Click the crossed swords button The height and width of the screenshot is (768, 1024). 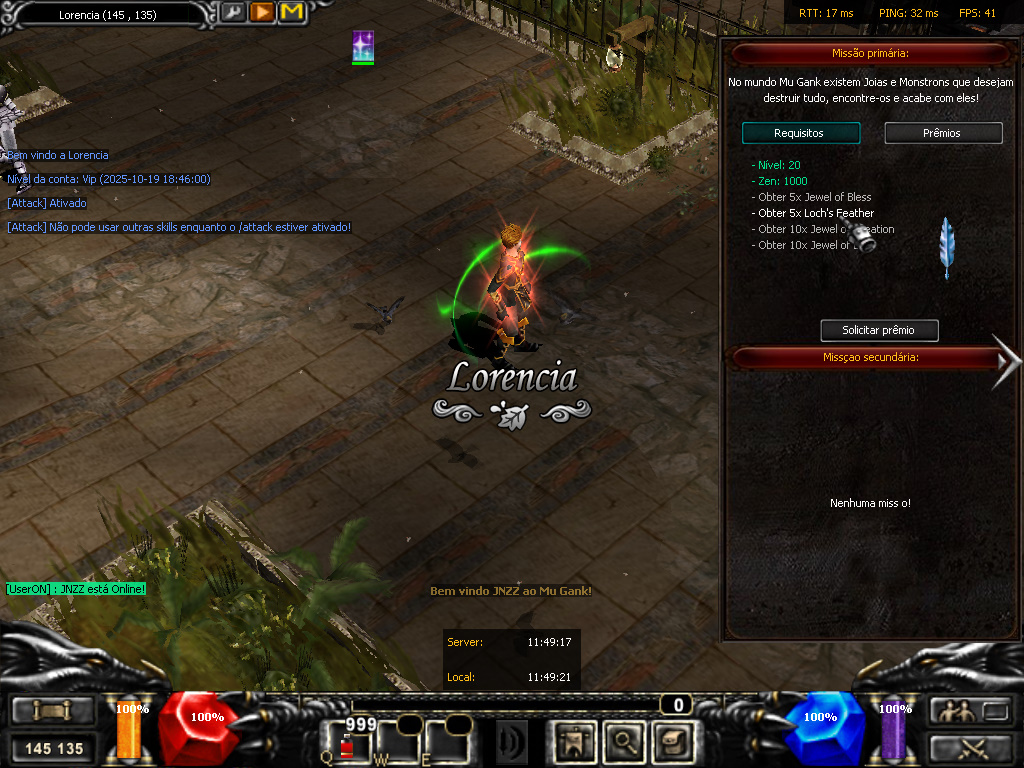click(x=971, y=747)
